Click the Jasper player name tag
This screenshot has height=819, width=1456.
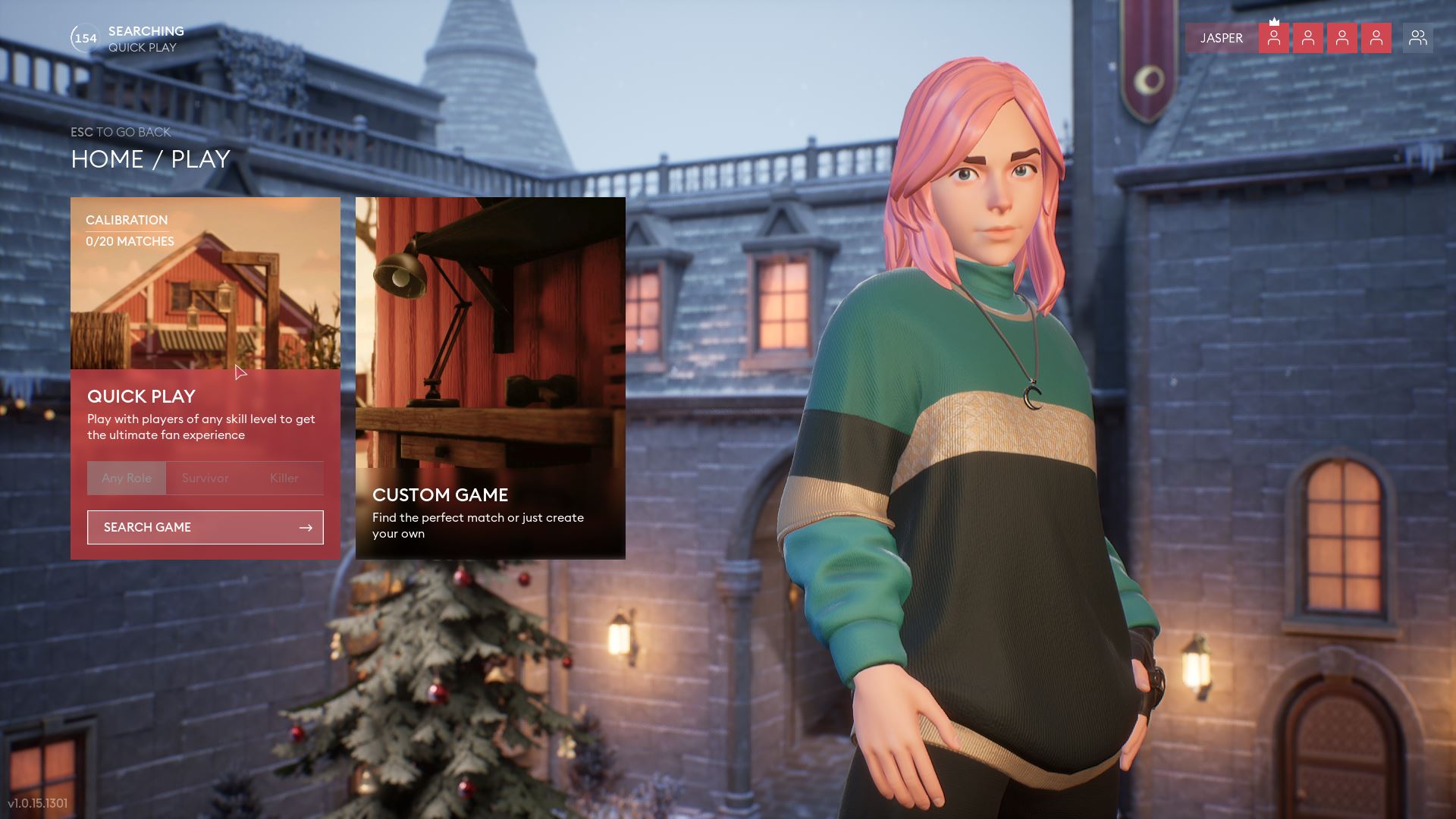1221,38
